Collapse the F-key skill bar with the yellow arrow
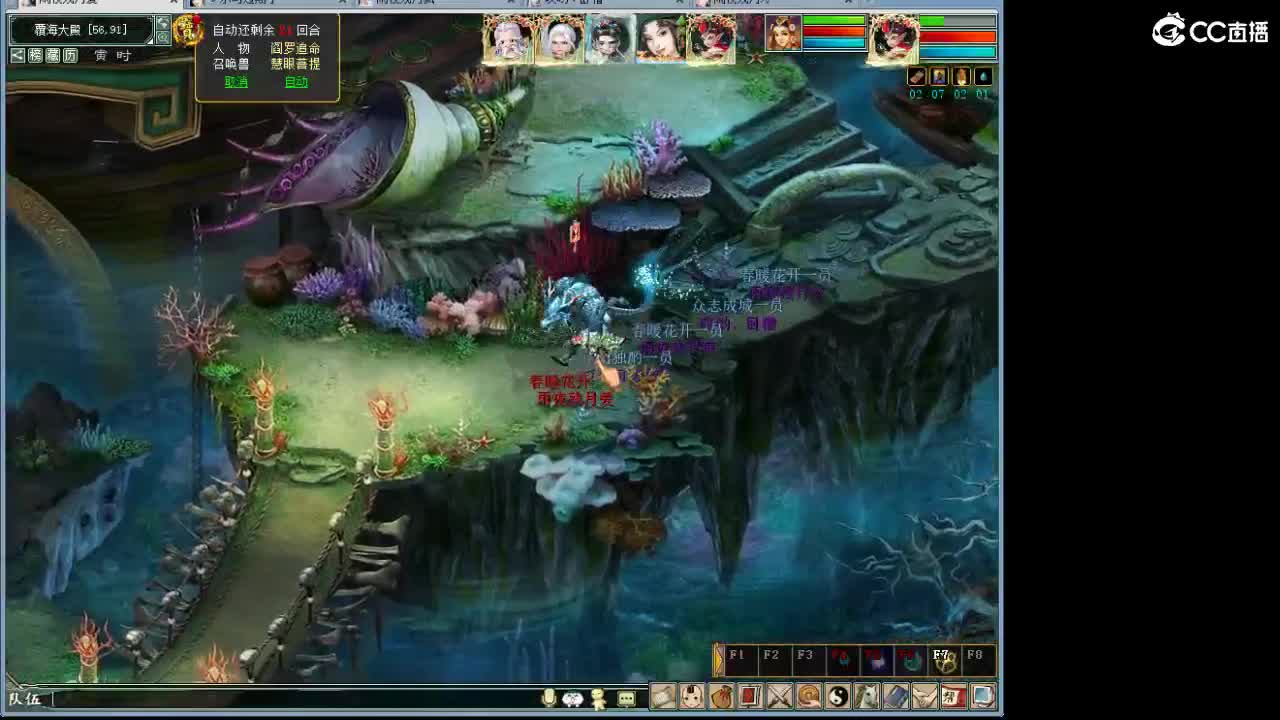 717,658
